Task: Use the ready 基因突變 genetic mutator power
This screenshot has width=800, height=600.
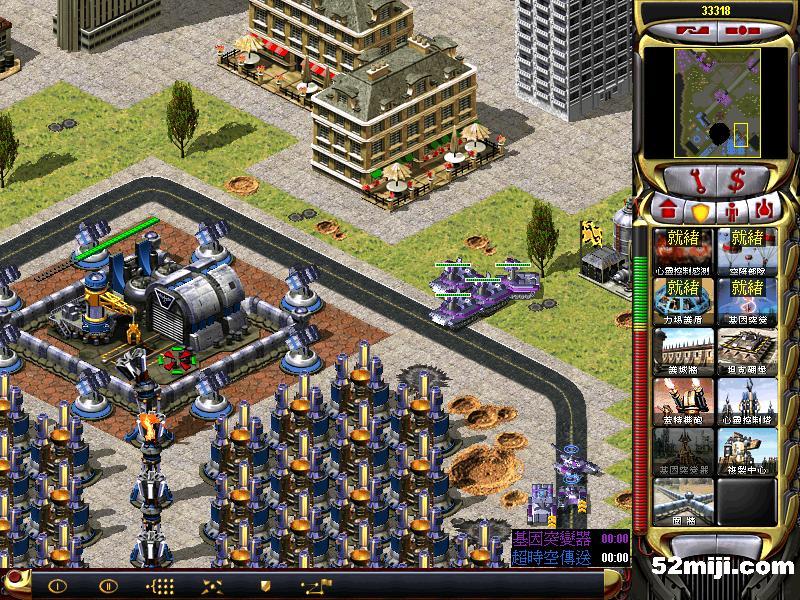Action: pos(747,300)
